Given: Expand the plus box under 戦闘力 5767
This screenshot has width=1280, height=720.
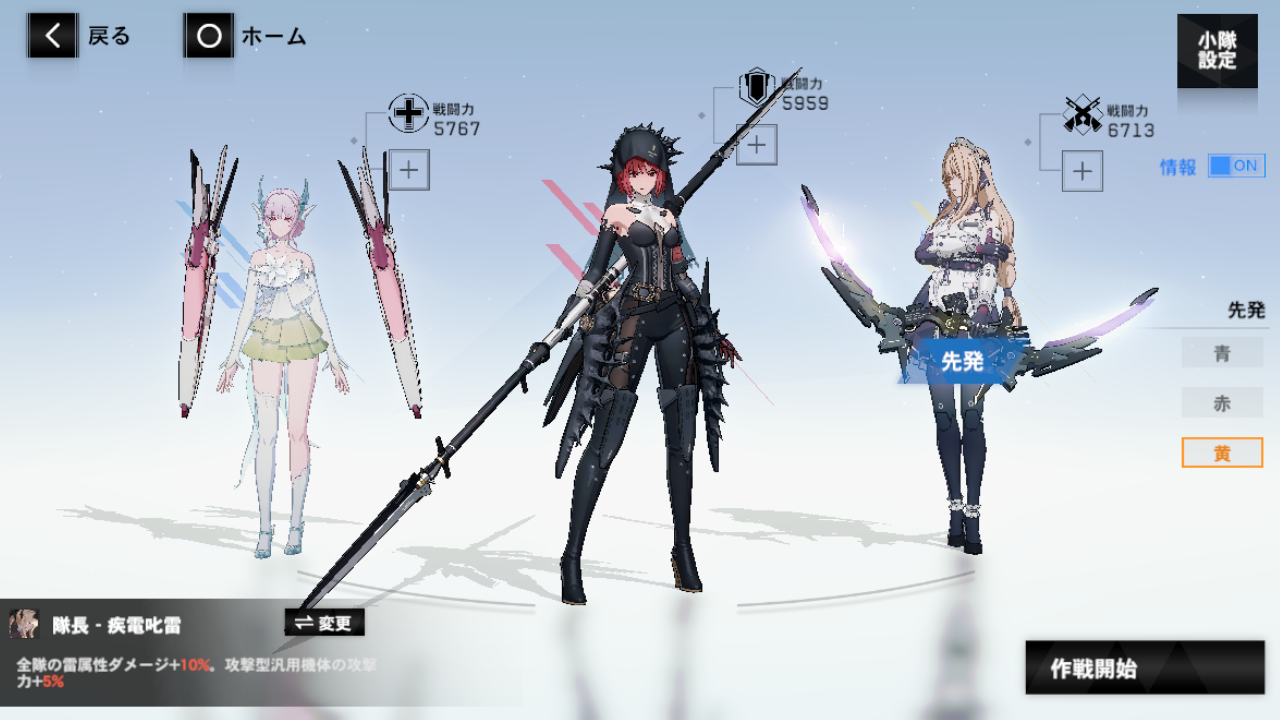Looking at the screenshot, I should tap(408, 170).
